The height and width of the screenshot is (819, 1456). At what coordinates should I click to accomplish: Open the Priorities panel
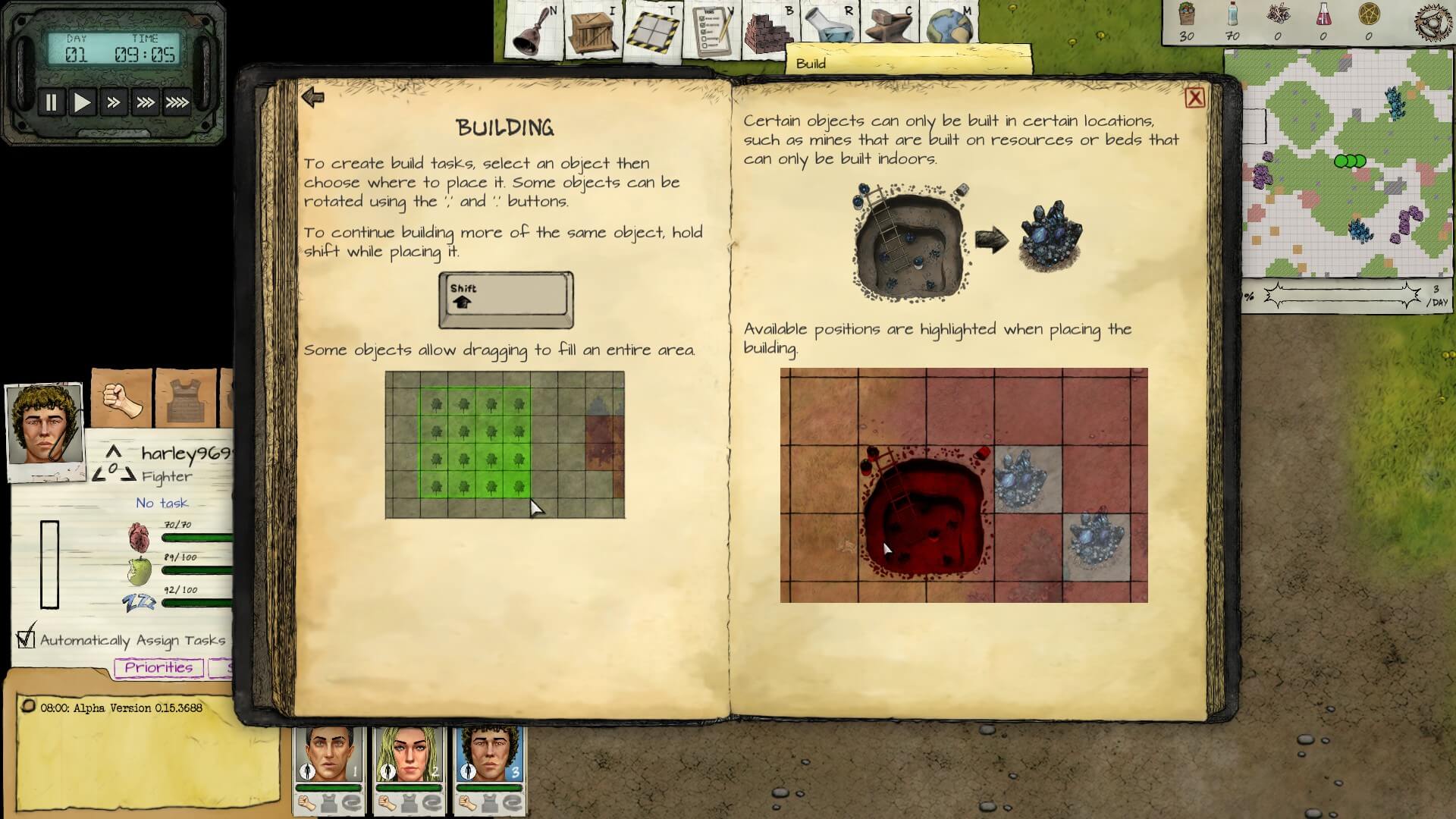158,667
